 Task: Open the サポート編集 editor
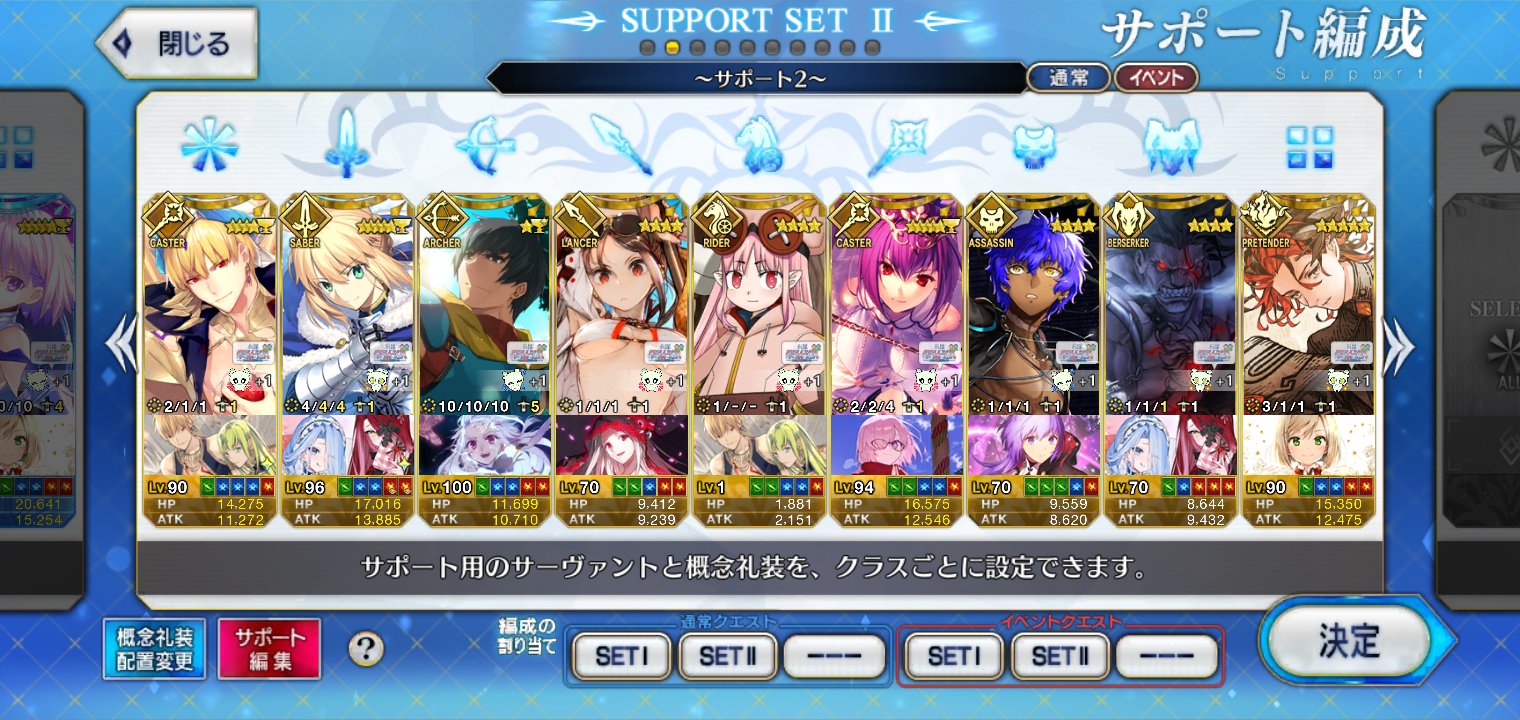pyautogui.click(x=269, y=649)
